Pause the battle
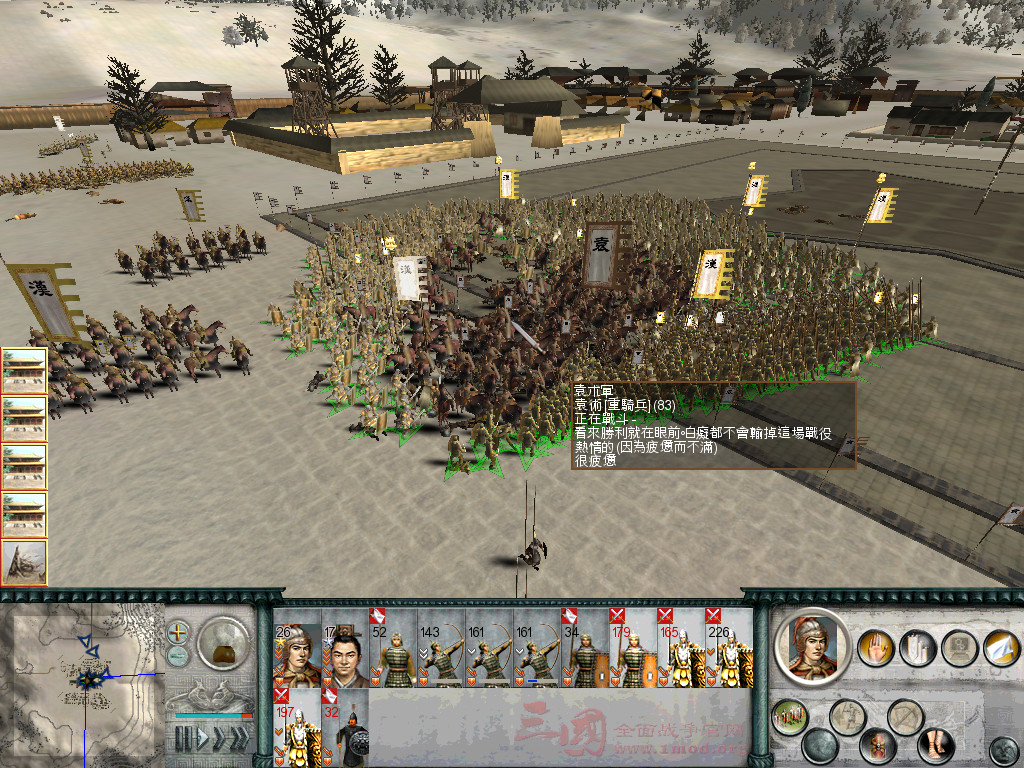1024x768 pixels. 183,739
